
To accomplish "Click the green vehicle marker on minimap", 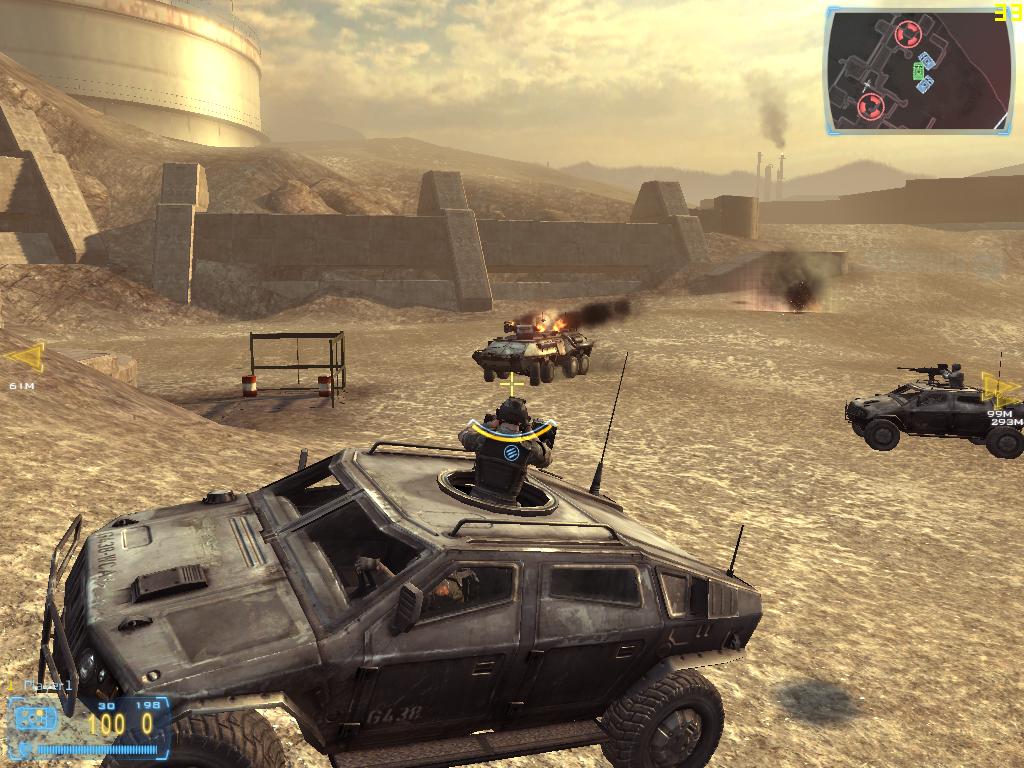I will tap(918, 71).
